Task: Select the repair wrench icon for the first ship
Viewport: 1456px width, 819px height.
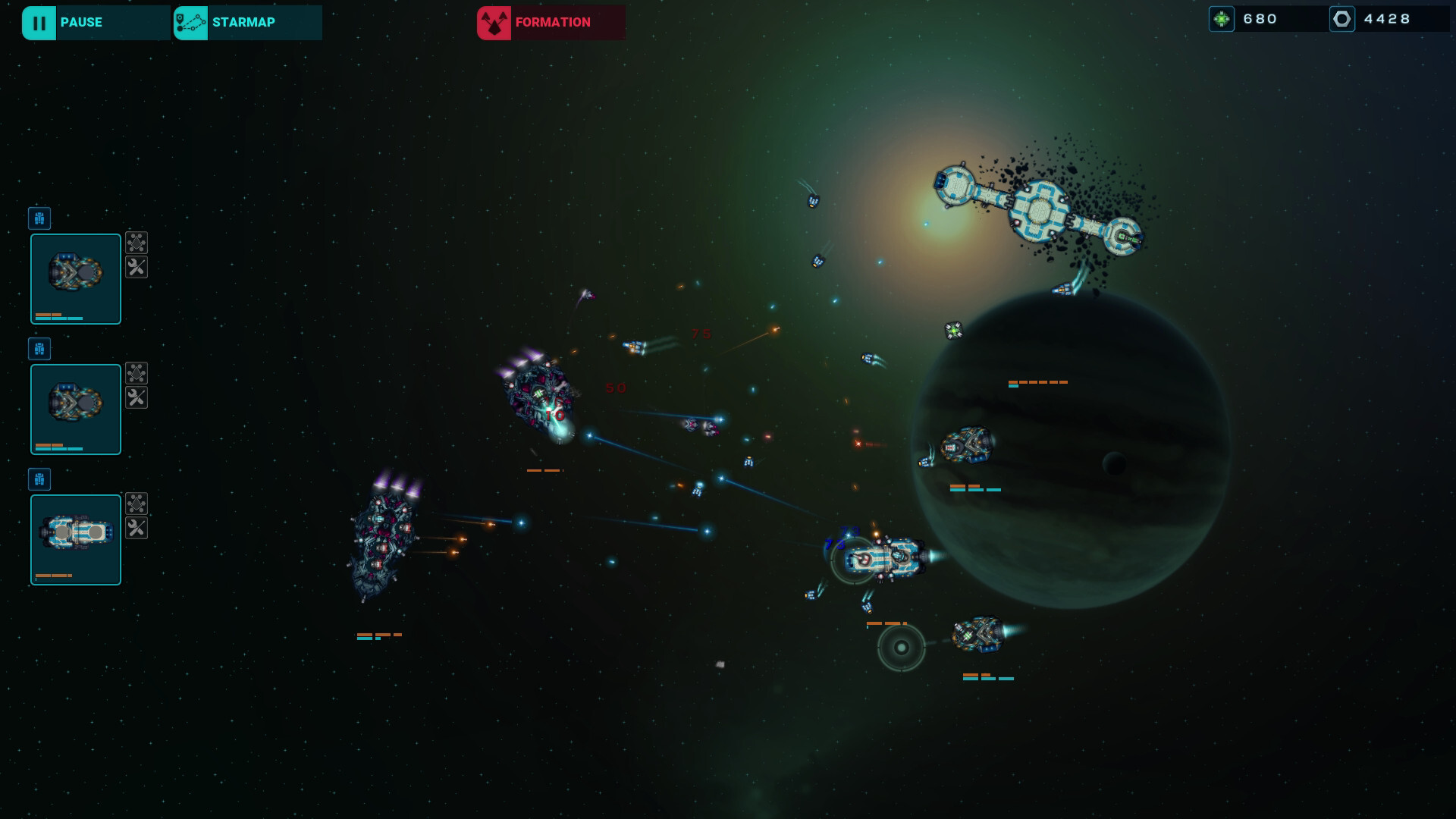Action: click(x=136, y=268)
